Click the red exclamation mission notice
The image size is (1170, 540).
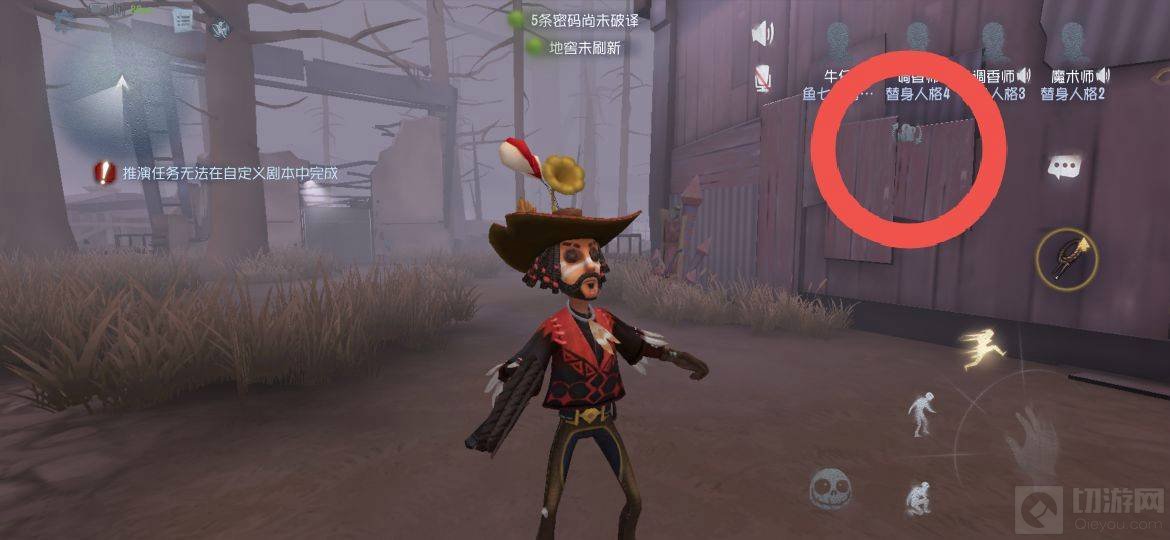pyautogui.click(x=105, y=173)
